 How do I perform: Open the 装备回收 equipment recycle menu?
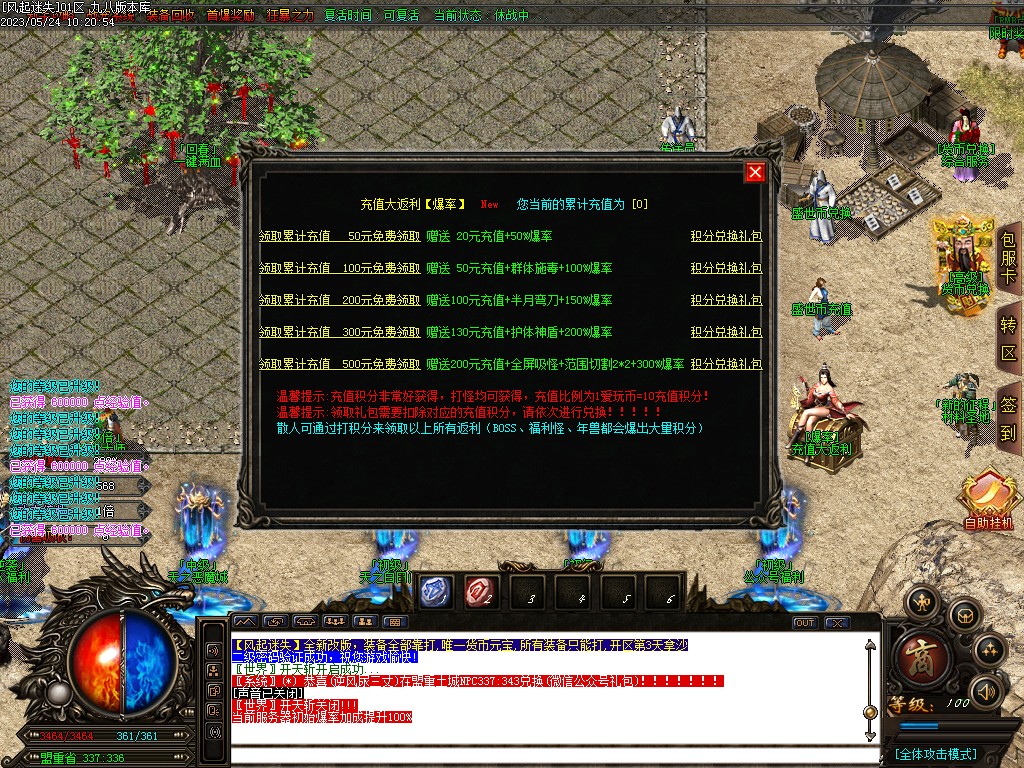pyautogui.click(x=171, y=16)
